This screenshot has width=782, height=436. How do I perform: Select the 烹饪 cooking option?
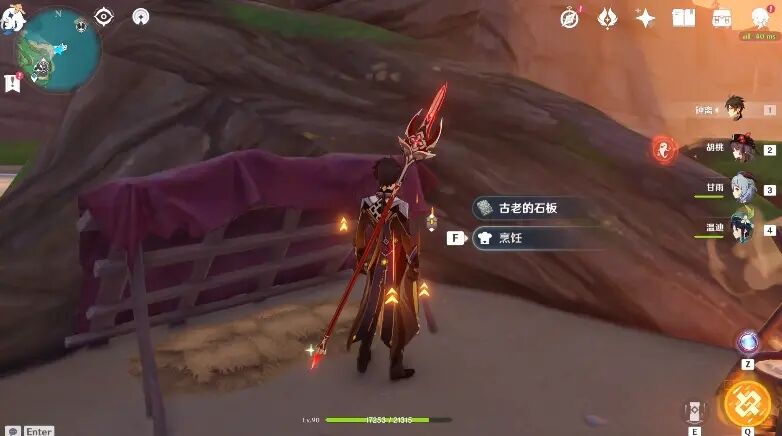point(530,238)
